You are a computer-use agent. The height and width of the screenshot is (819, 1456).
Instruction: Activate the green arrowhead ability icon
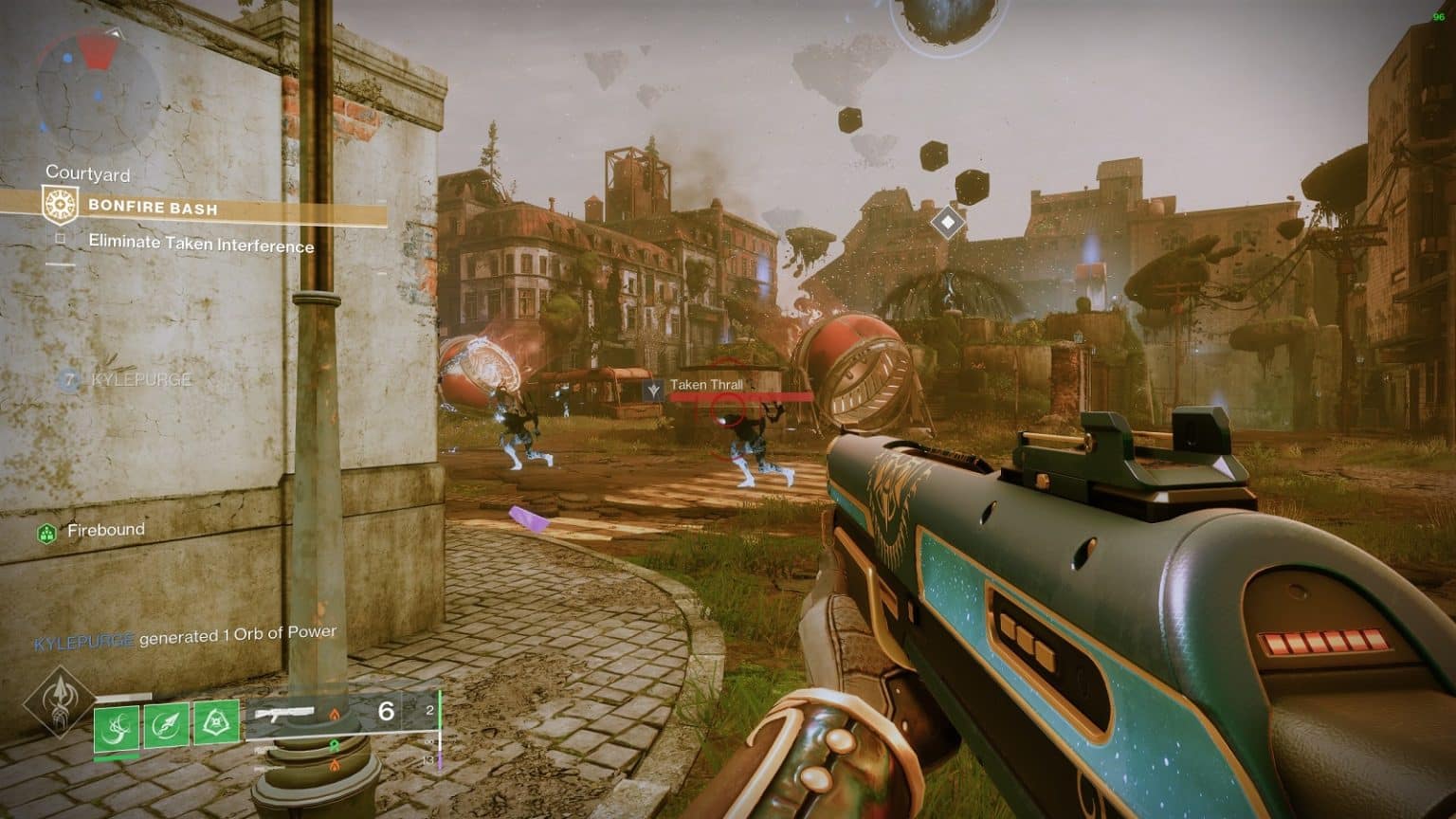click(167, 727)
